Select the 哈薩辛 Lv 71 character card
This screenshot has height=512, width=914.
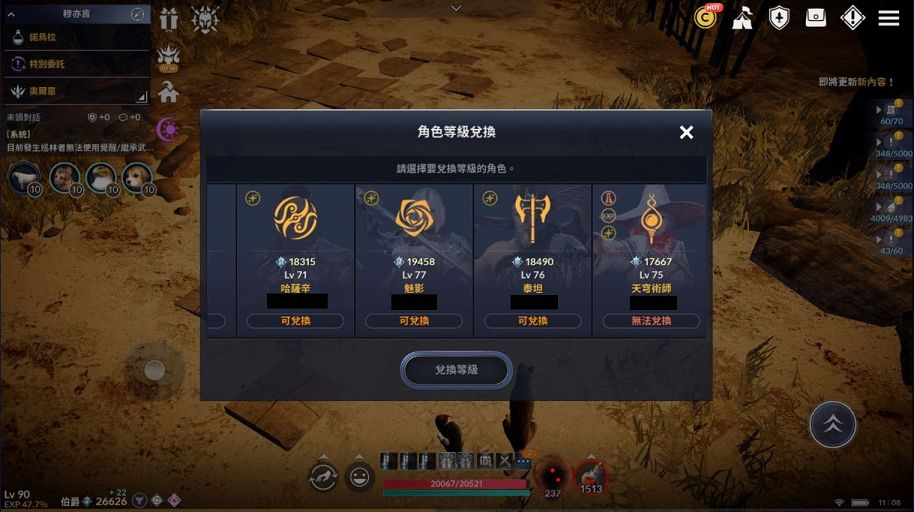pos(295,260)
